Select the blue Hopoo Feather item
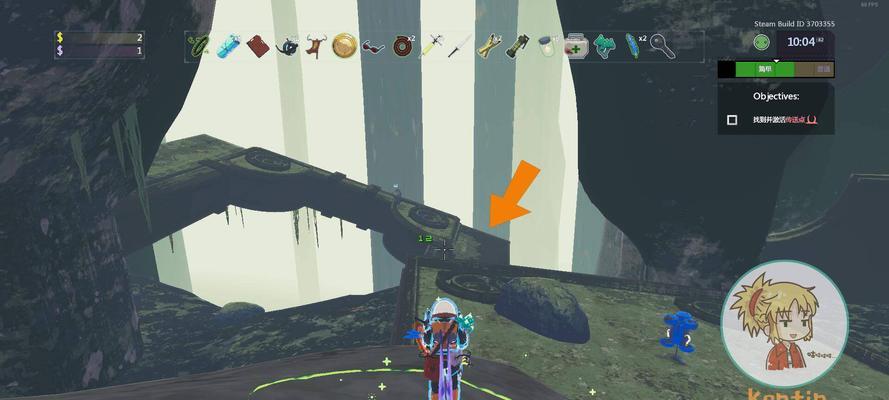889x400 pixels. click(x=632, y=45)
